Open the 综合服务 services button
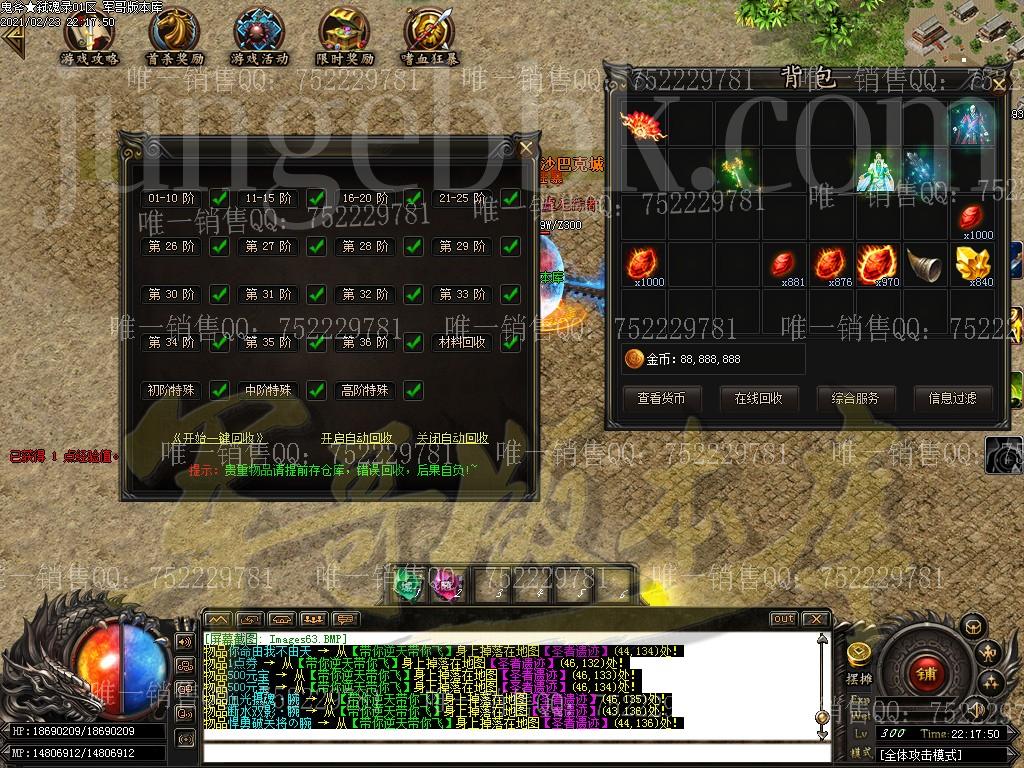 pos(855,398)
